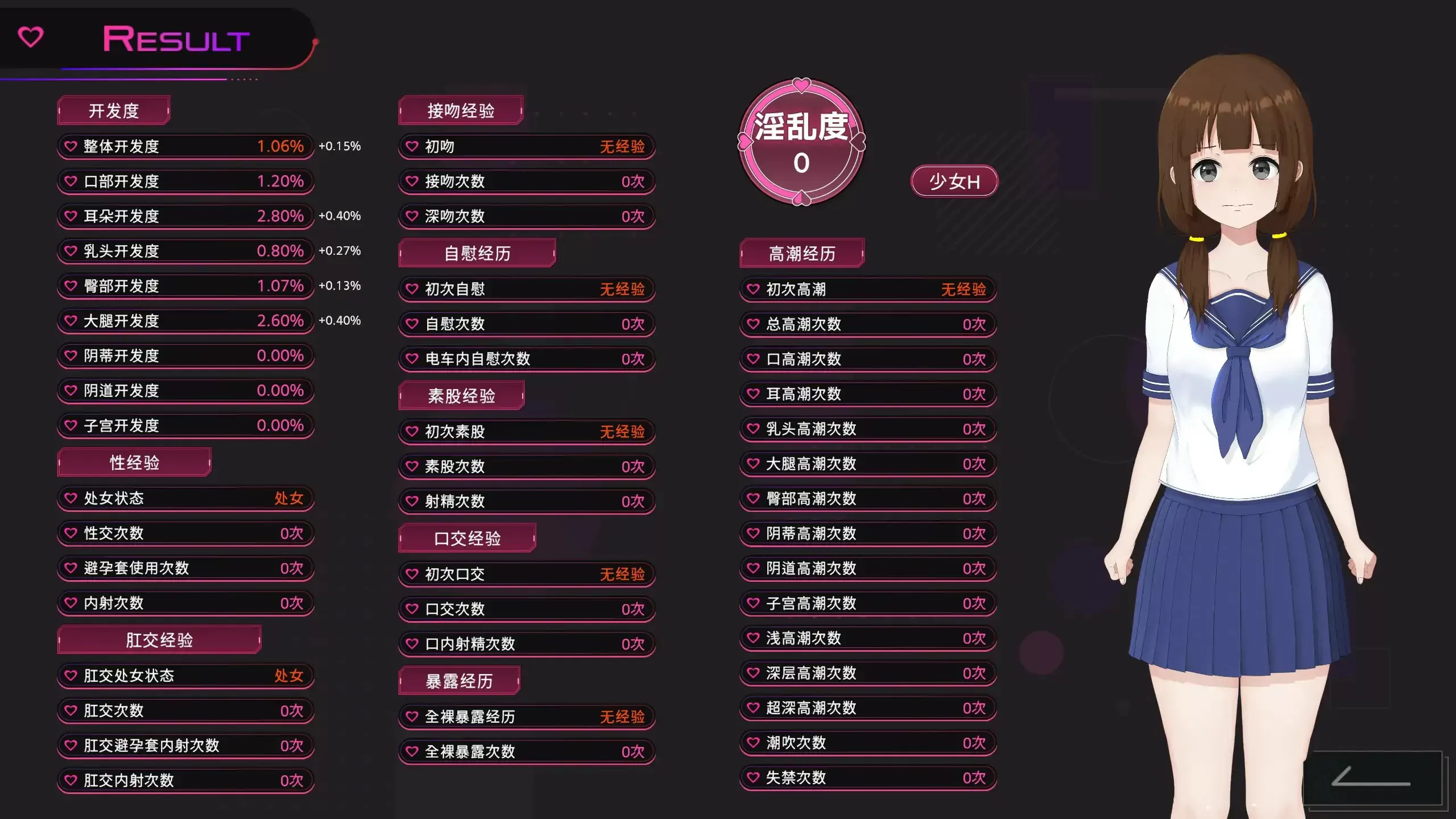Open the 高潮经历 section
The height and width of the screenshot is (819, 1456).
[801, 254]
